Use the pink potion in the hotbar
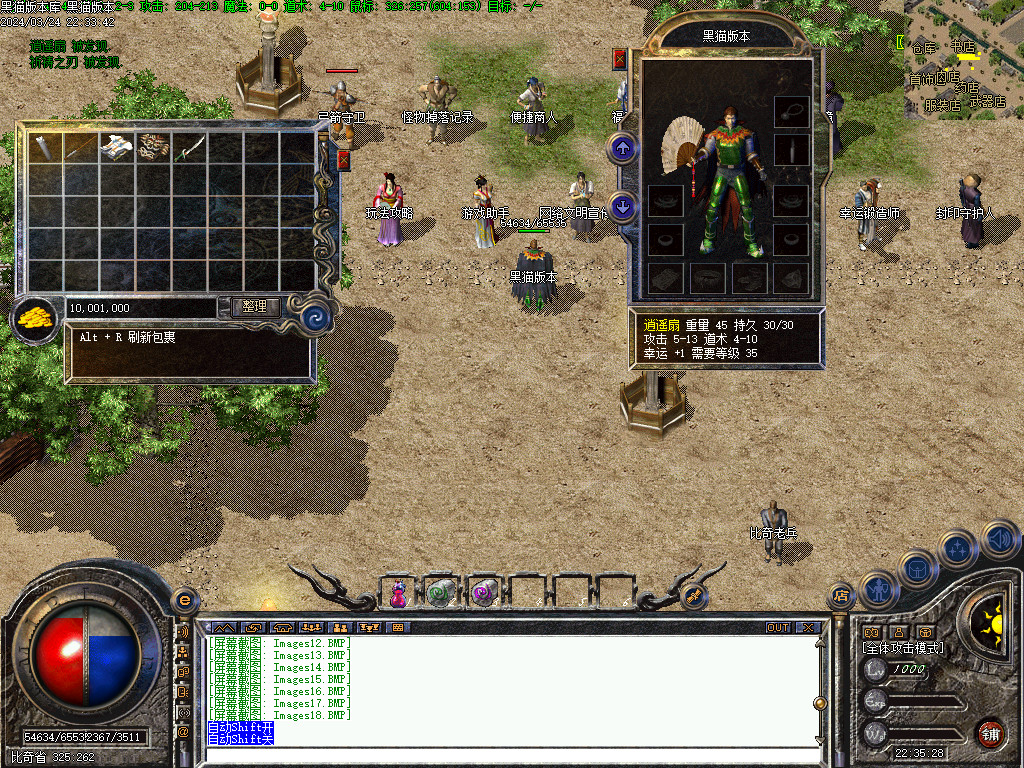Viewport: 1024px width, 768px height. point(399,594)
